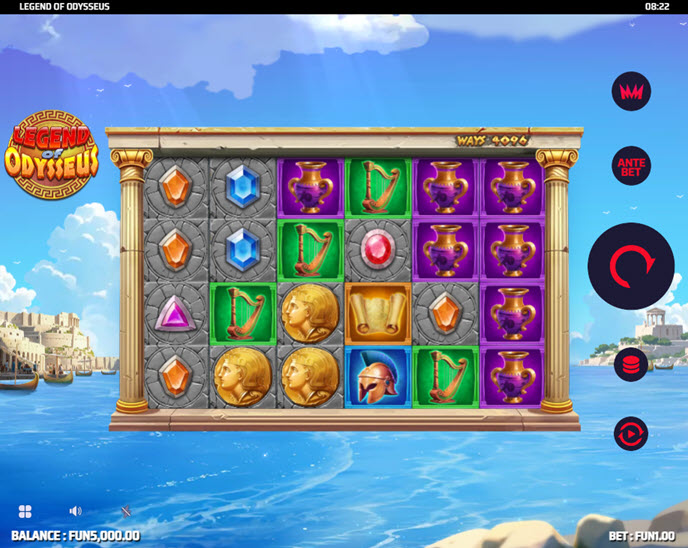Toggle the Ante Bet option
Viewport: 688px width, 548px height.
tap(631, 165)
